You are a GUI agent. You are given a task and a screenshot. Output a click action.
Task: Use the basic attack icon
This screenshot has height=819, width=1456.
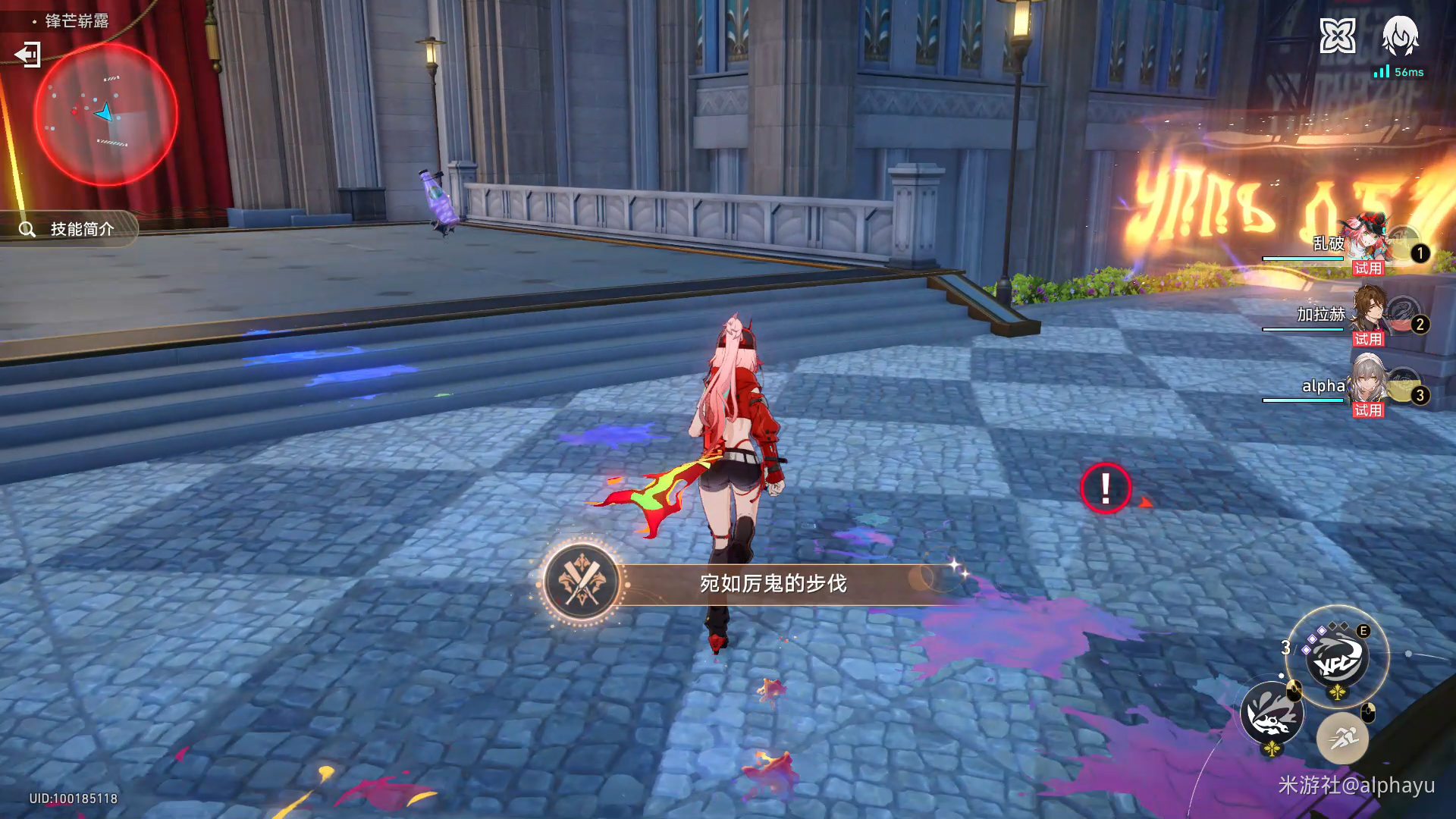1272,714
